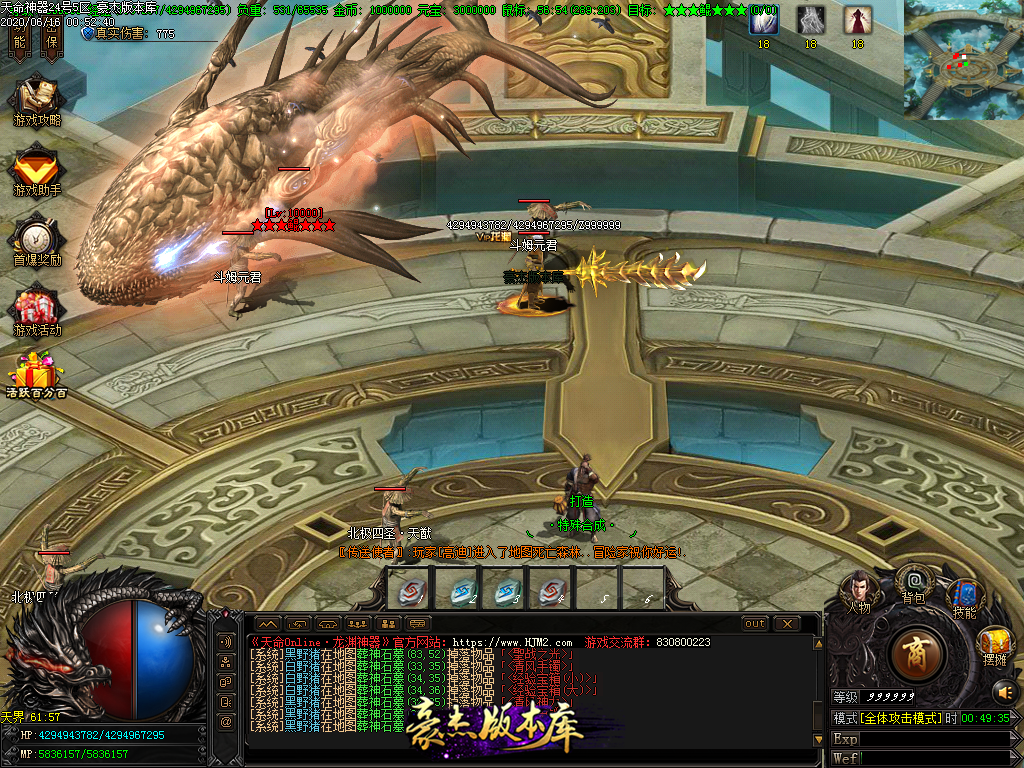Use the red rune stone in hotbar slot 1
The width and height of the screenshot is (1024, 768).
(408, 589)
